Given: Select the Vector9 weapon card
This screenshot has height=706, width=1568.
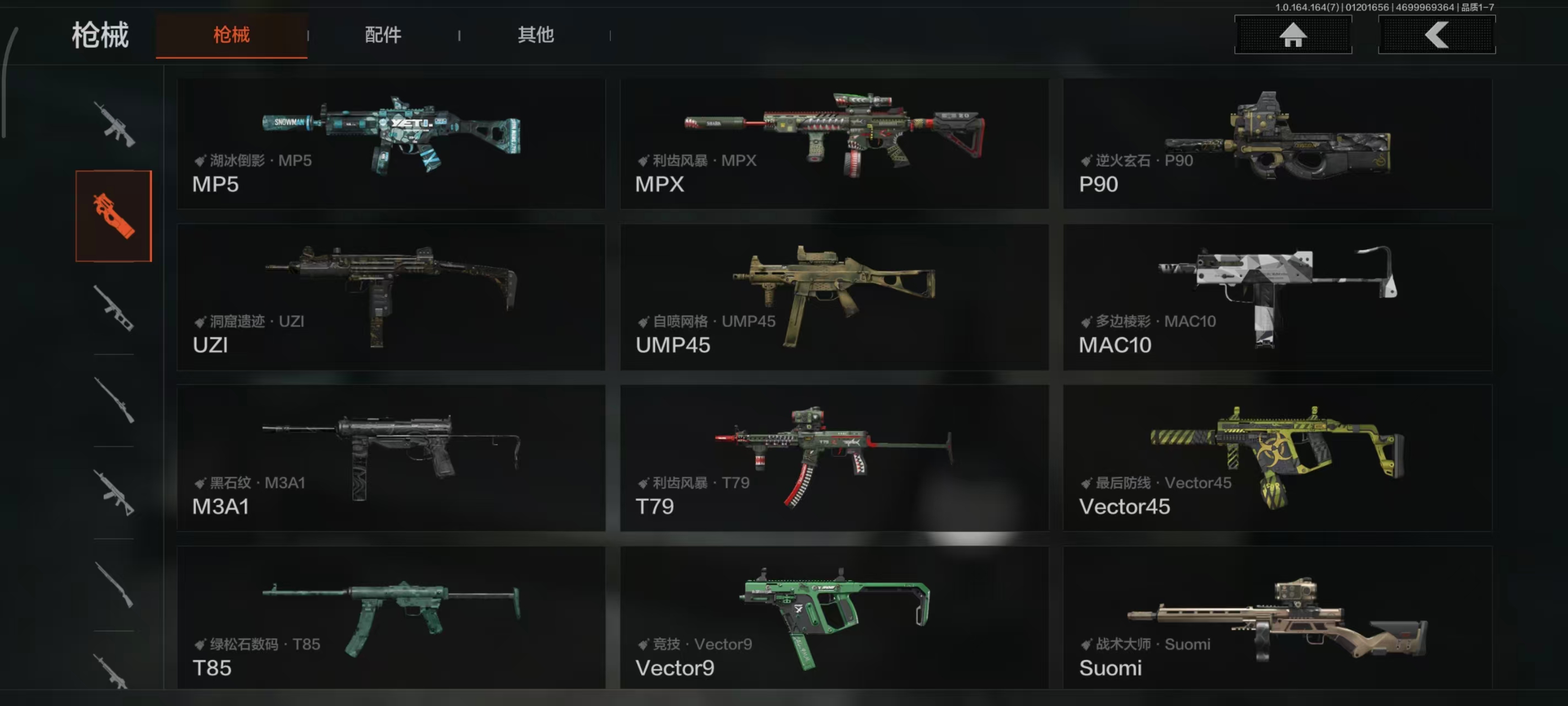Looking at the screenshot, I should coord(834,617).
